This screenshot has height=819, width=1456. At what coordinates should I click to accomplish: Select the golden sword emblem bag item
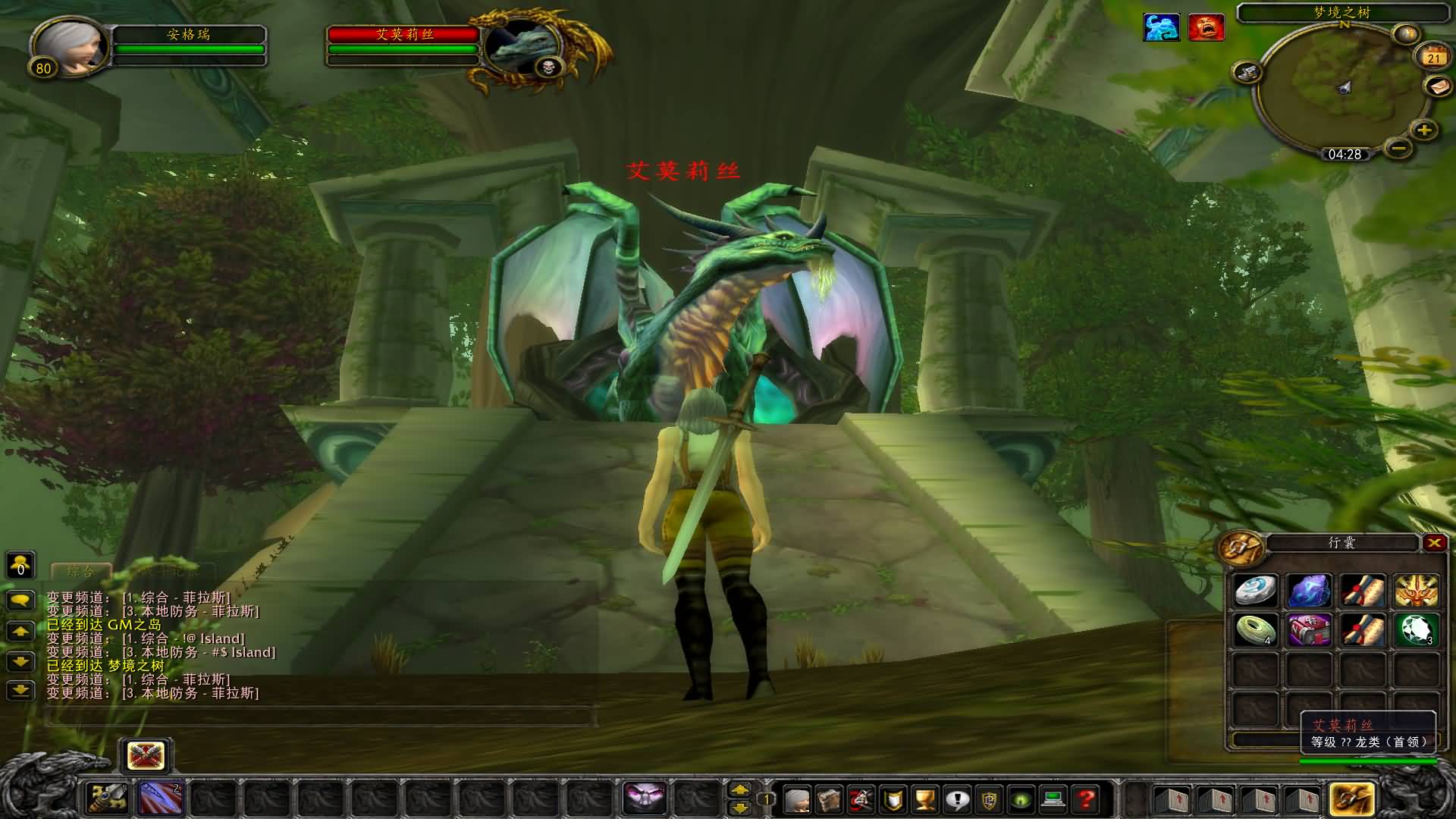1415,590
